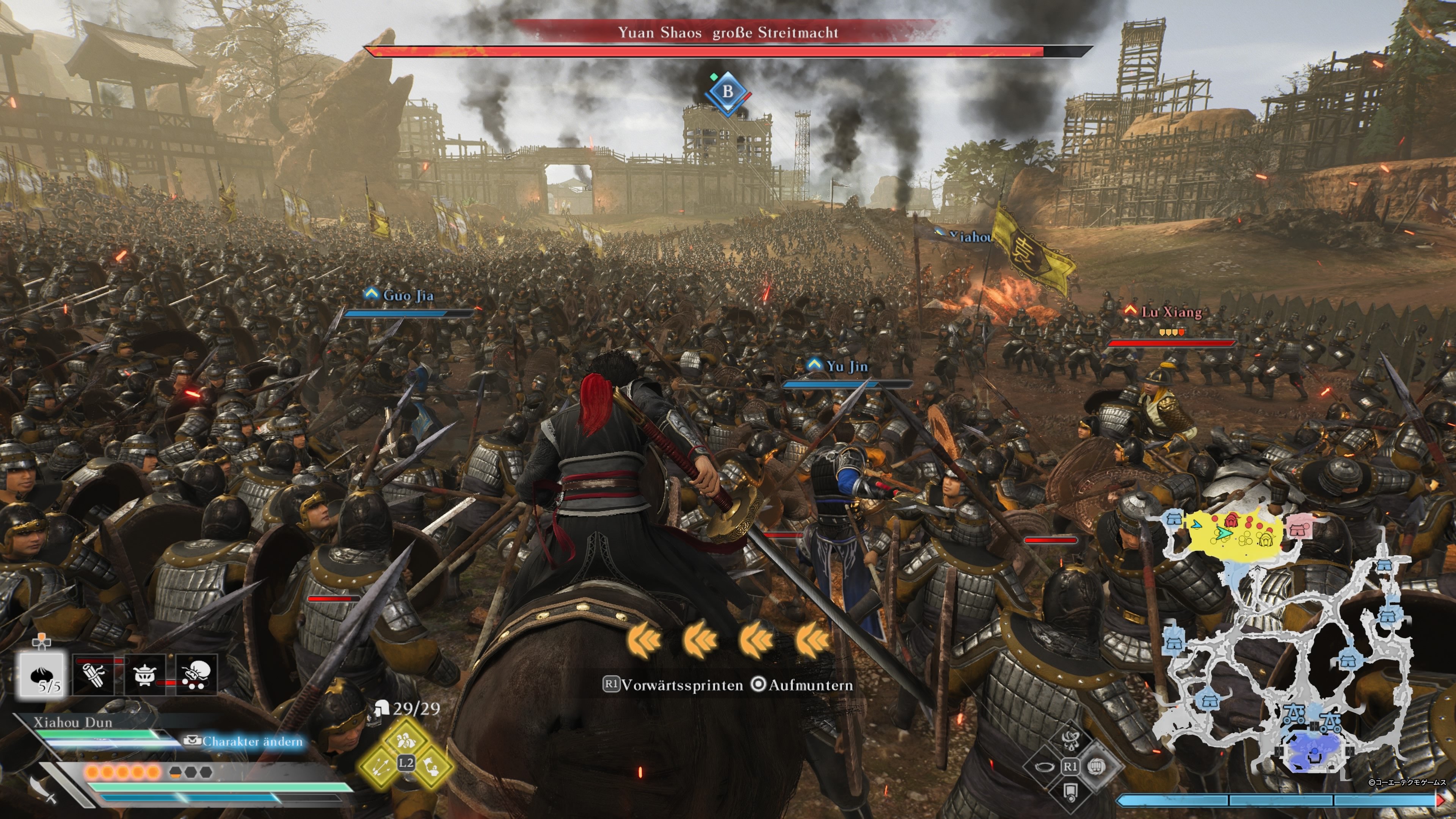Click the helmet icon next to the 29/29 counter
The width and height of the screenshot is (1456, 819).
[383, 708]
